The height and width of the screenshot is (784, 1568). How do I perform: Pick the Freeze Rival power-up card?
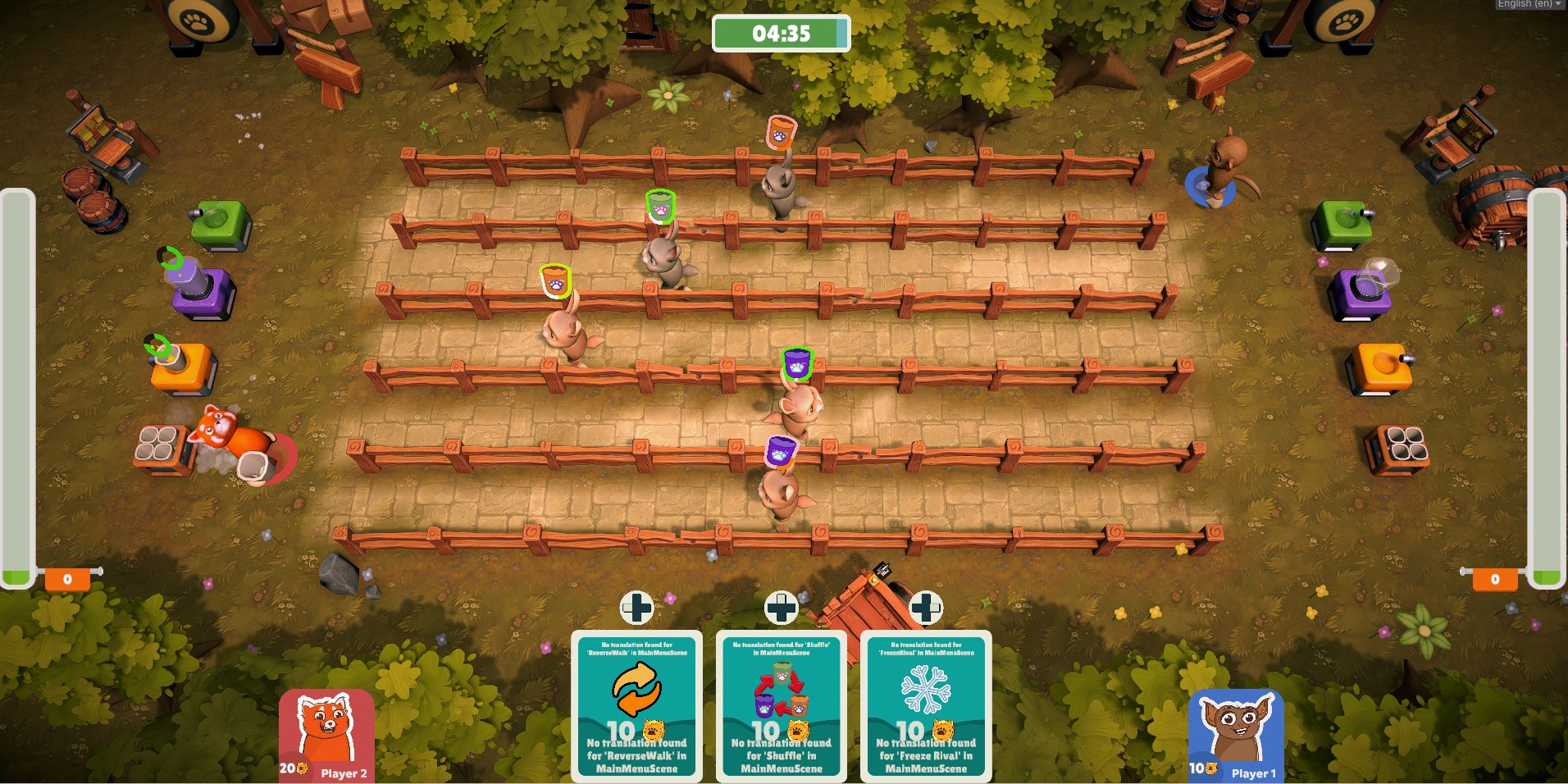click(x=926, y=707)
